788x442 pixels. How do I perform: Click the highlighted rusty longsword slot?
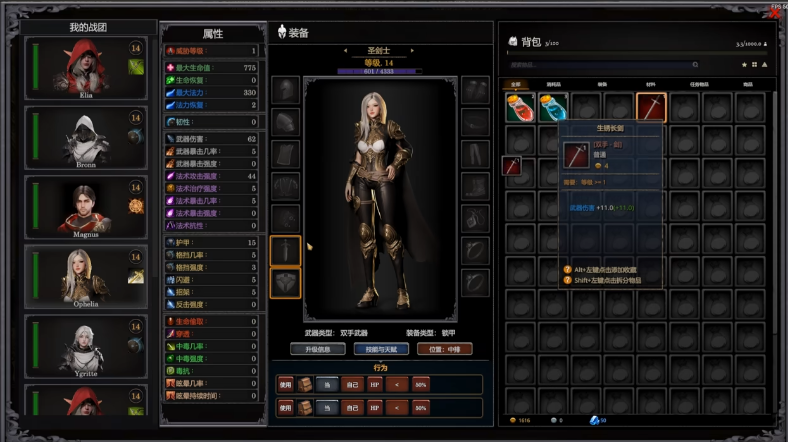tap(651, 107)
